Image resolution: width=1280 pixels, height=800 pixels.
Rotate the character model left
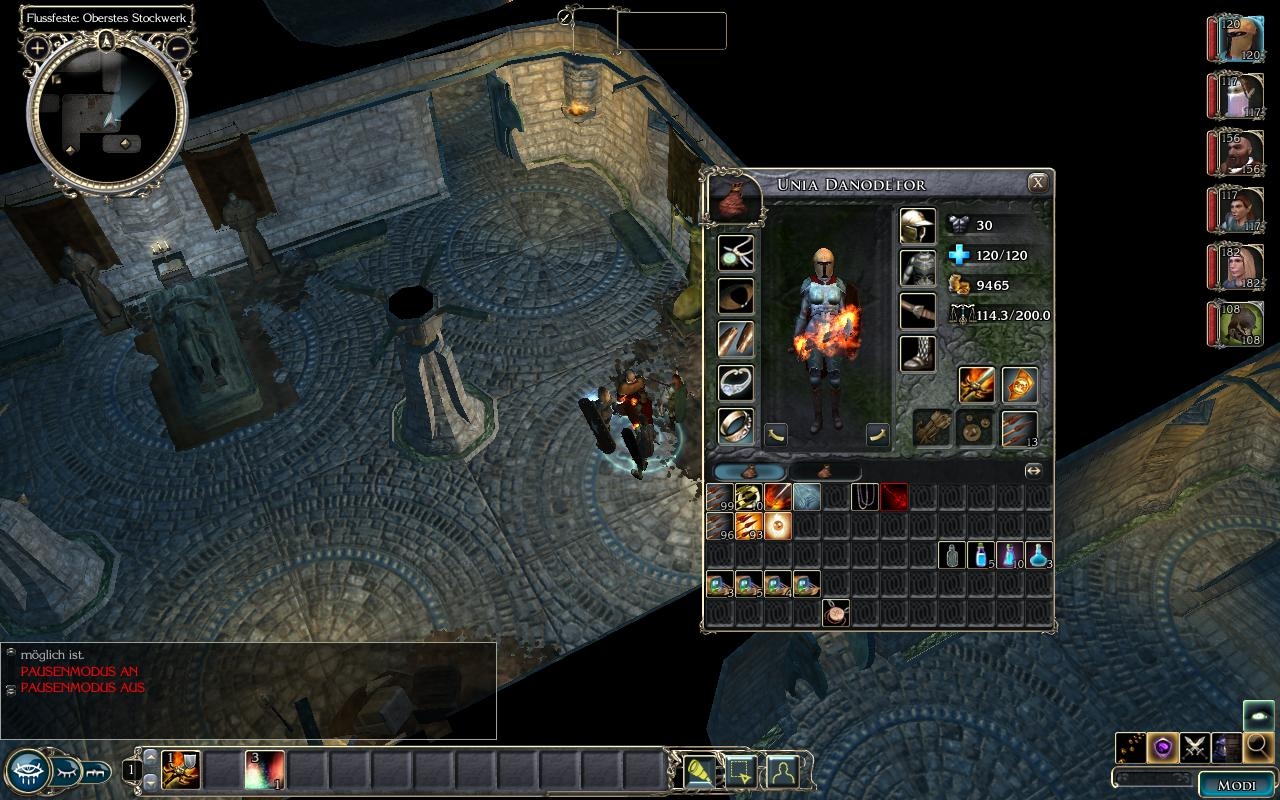coord(776,434)
